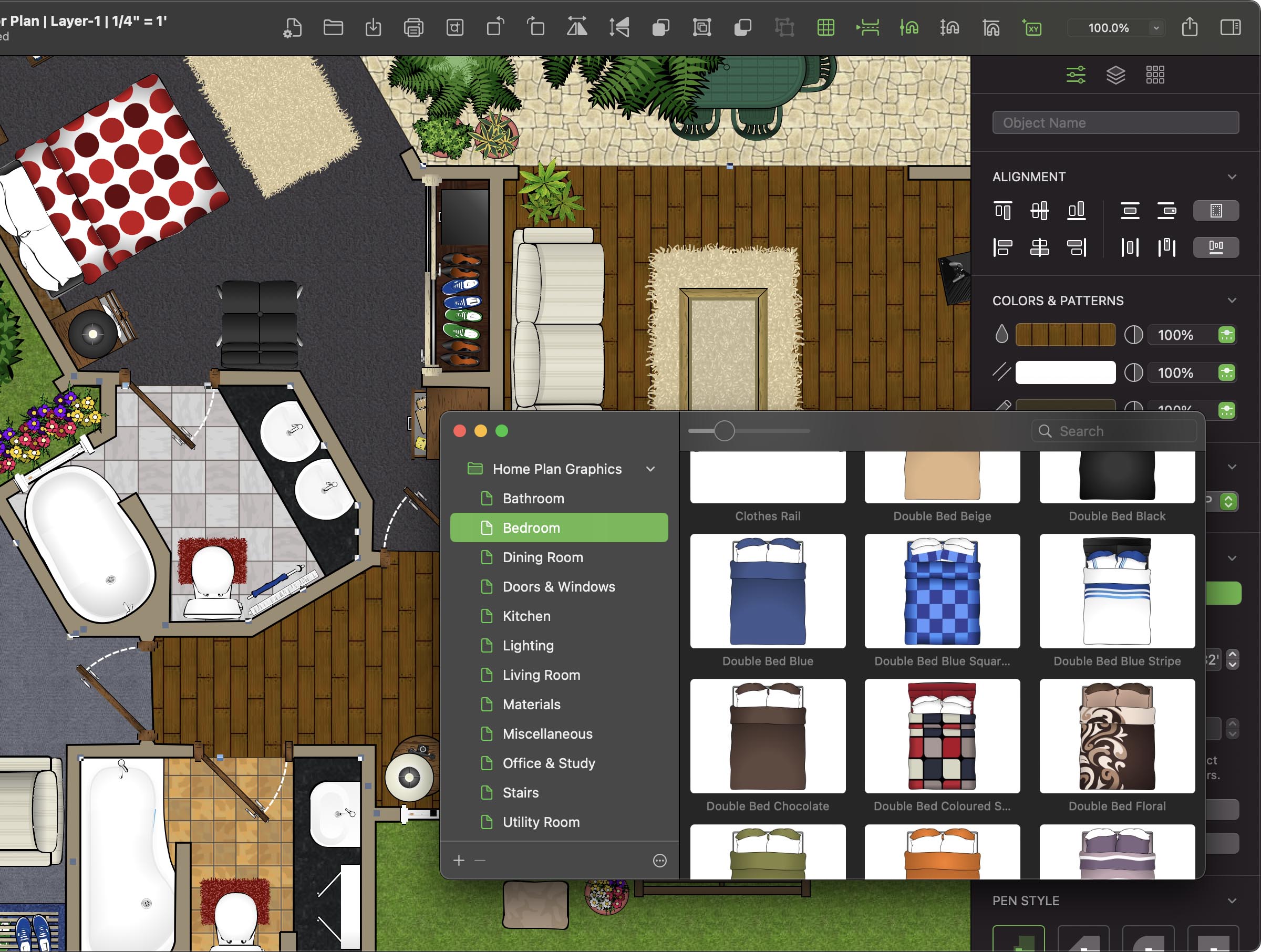Collapse the Home Plan Graphics folder
Image resolution: width=1261 pixels, height=952 pixels.
(650, 469)
